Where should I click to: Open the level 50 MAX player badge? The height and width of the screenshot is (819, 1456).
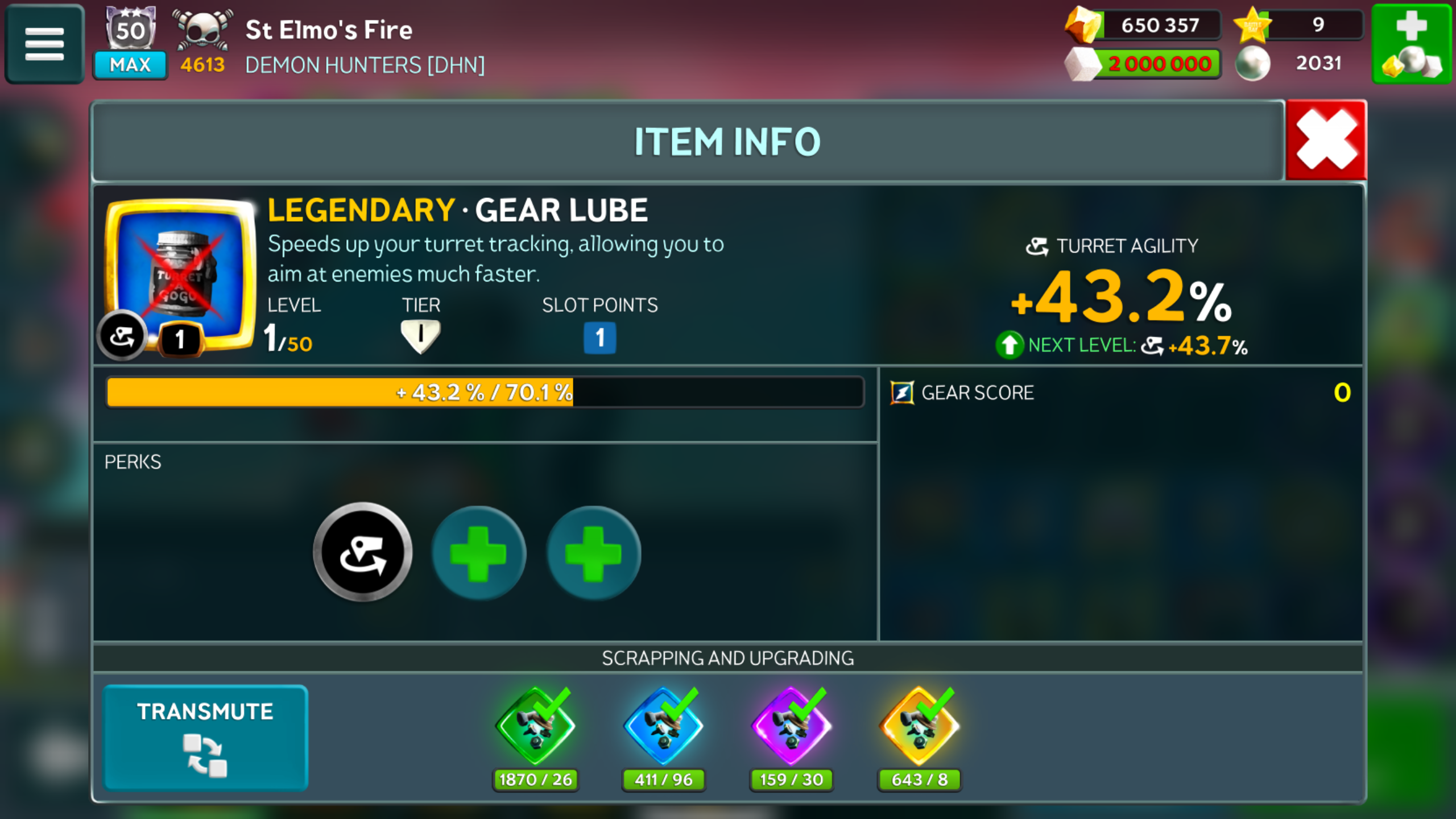pyautogui.click(x=130, y=43)
